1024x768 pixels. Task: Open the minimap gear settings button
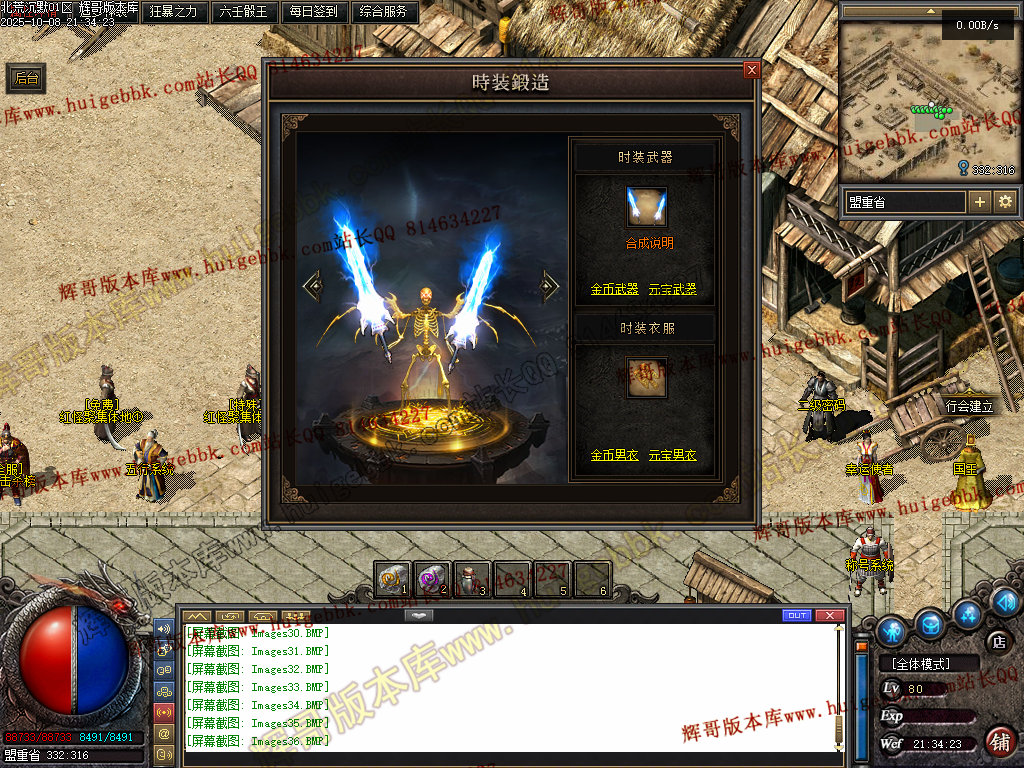(1005, 202)
